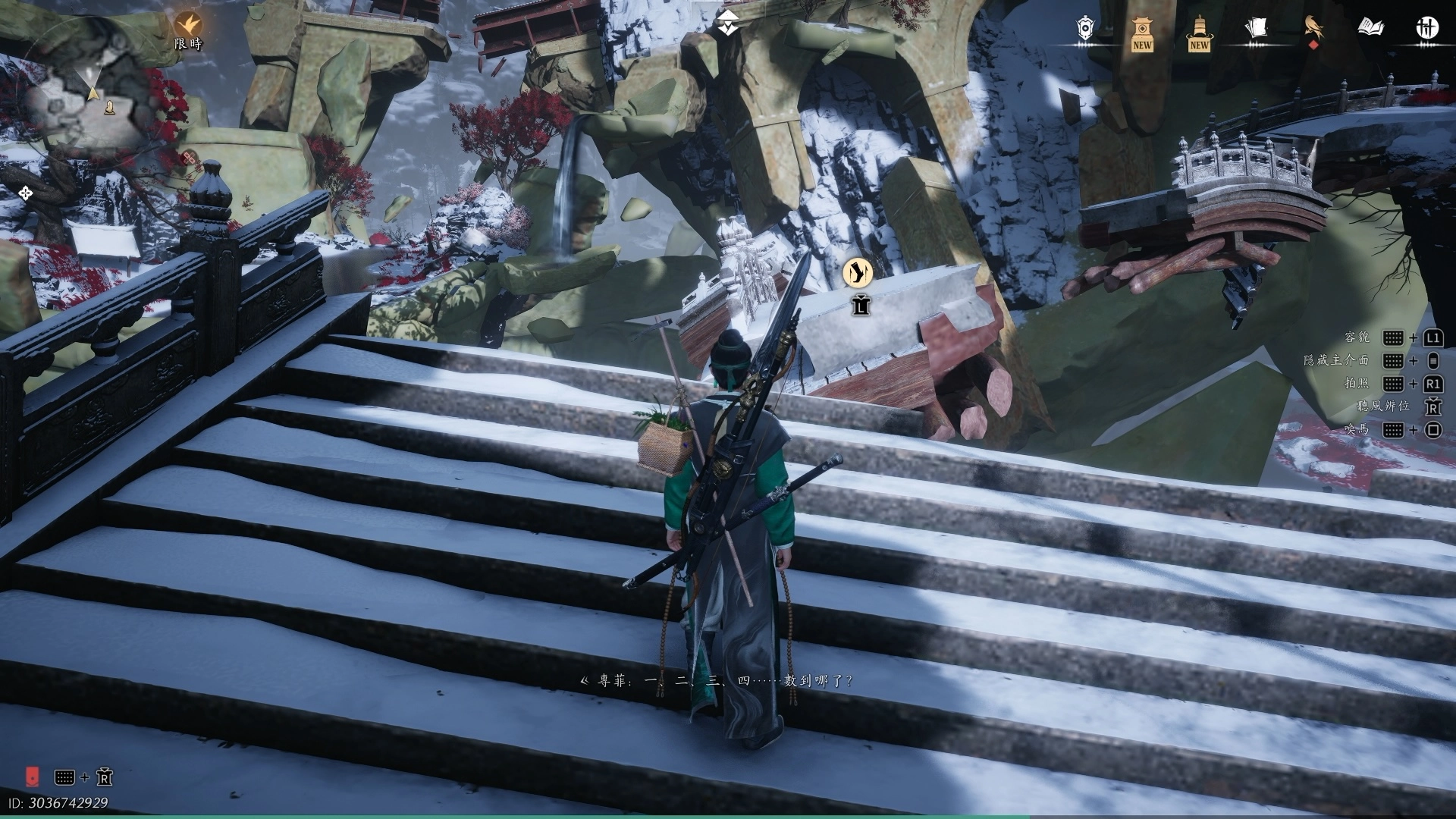Open the shield emblem menu icon
1456x819 pixels.
tap(1085, 28)
